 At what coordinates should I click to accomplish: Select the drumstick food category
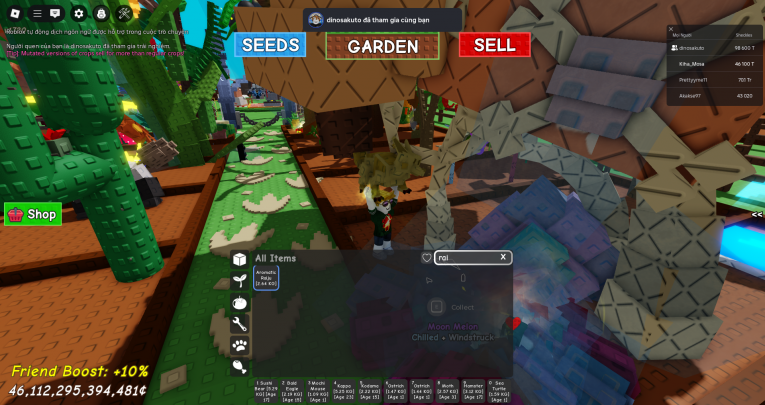240,366
